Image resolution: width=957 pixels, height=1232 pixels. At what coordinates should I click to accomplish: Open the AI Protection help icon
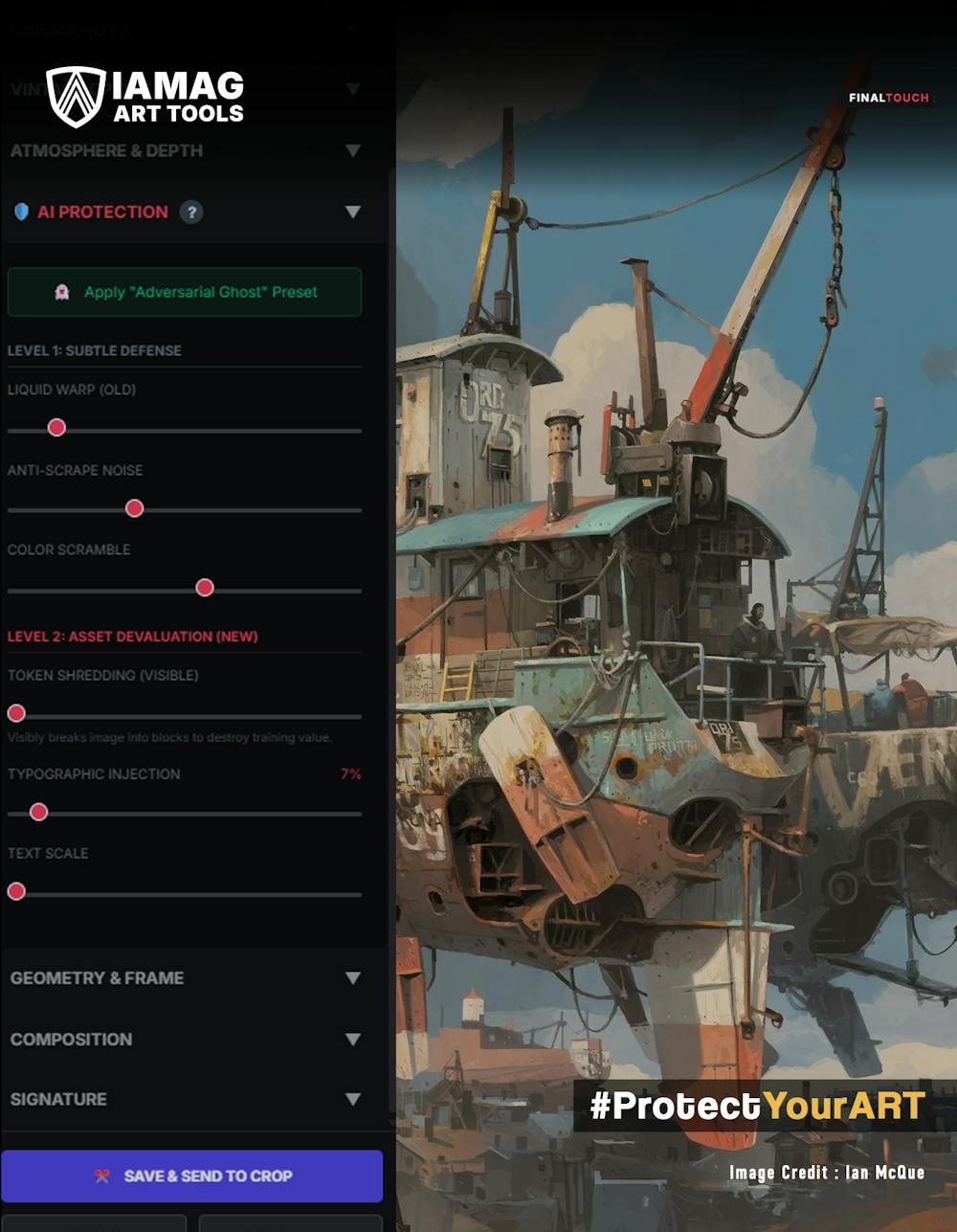click(191, 213)
